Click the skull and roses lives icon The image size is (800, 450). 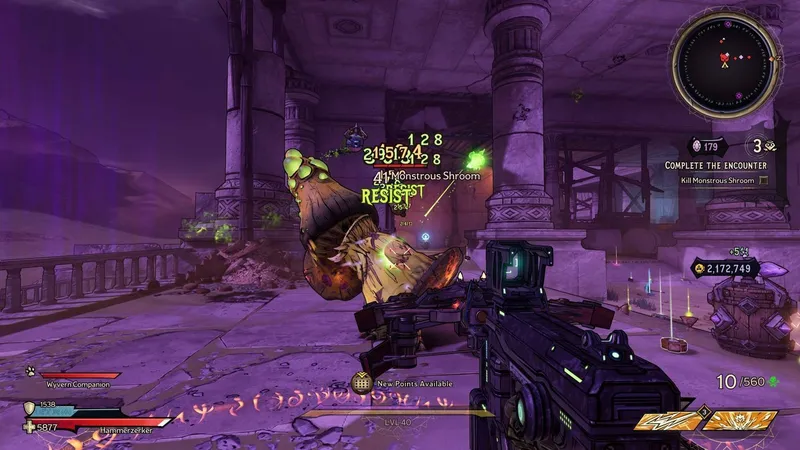(x=770, y=146)
